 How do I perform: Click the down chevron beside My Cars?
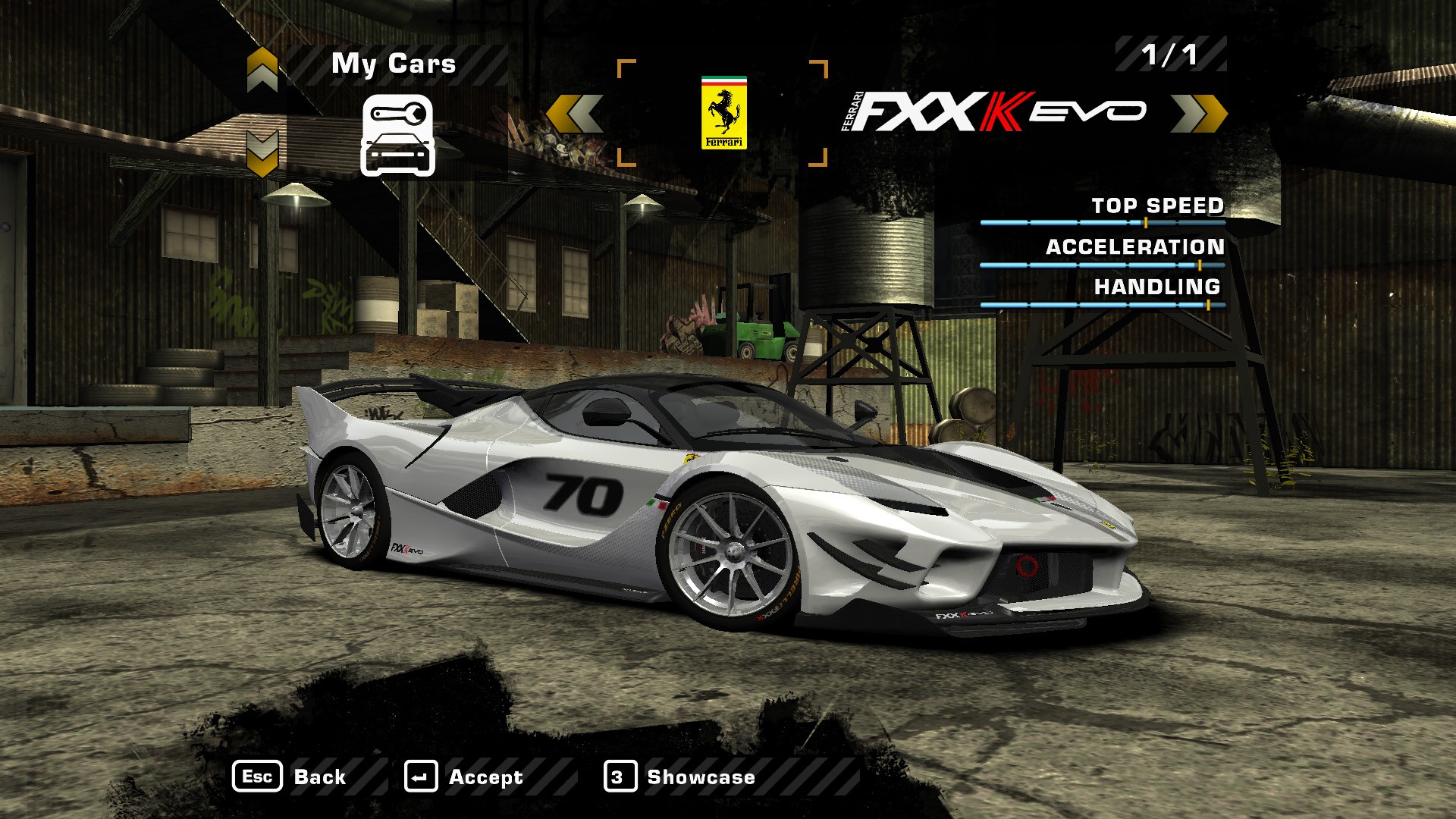click(262, 152)
